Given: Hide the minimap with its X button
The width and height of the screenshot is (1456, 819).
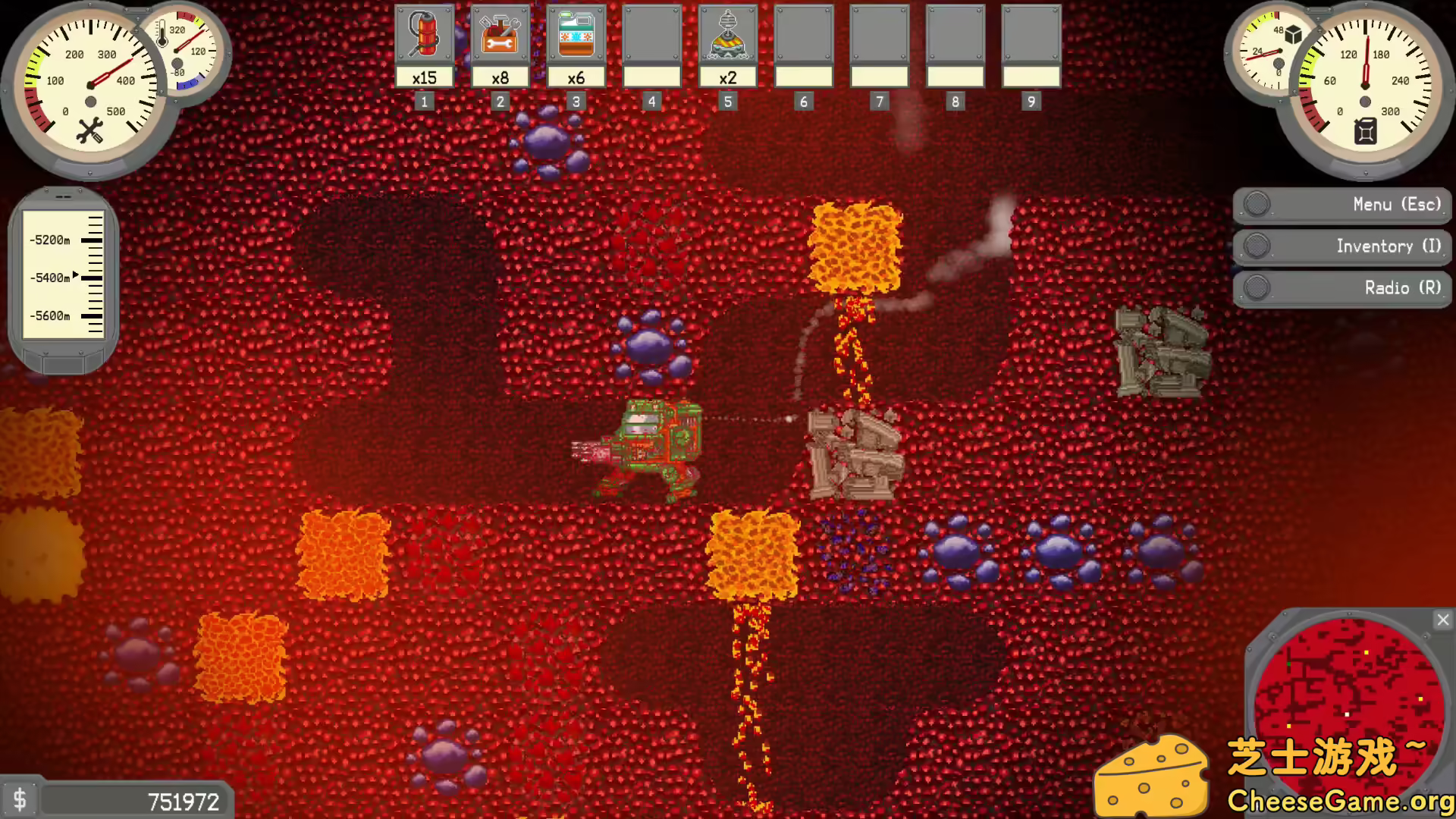Looking at the screenshot, I should click(1442, 620).
